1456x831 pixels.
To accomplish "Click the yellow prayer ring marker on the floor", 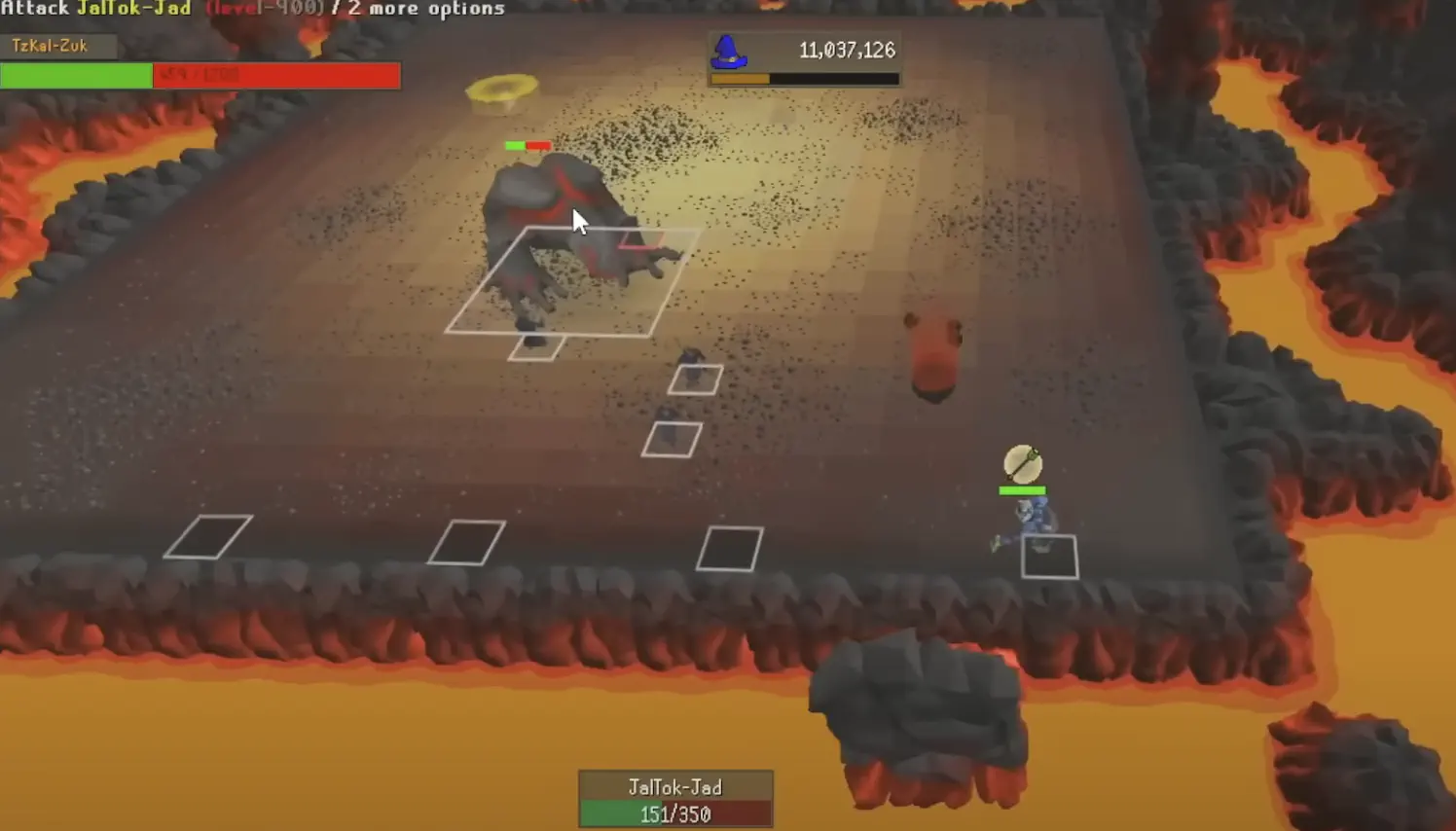I will pos(502,88).
